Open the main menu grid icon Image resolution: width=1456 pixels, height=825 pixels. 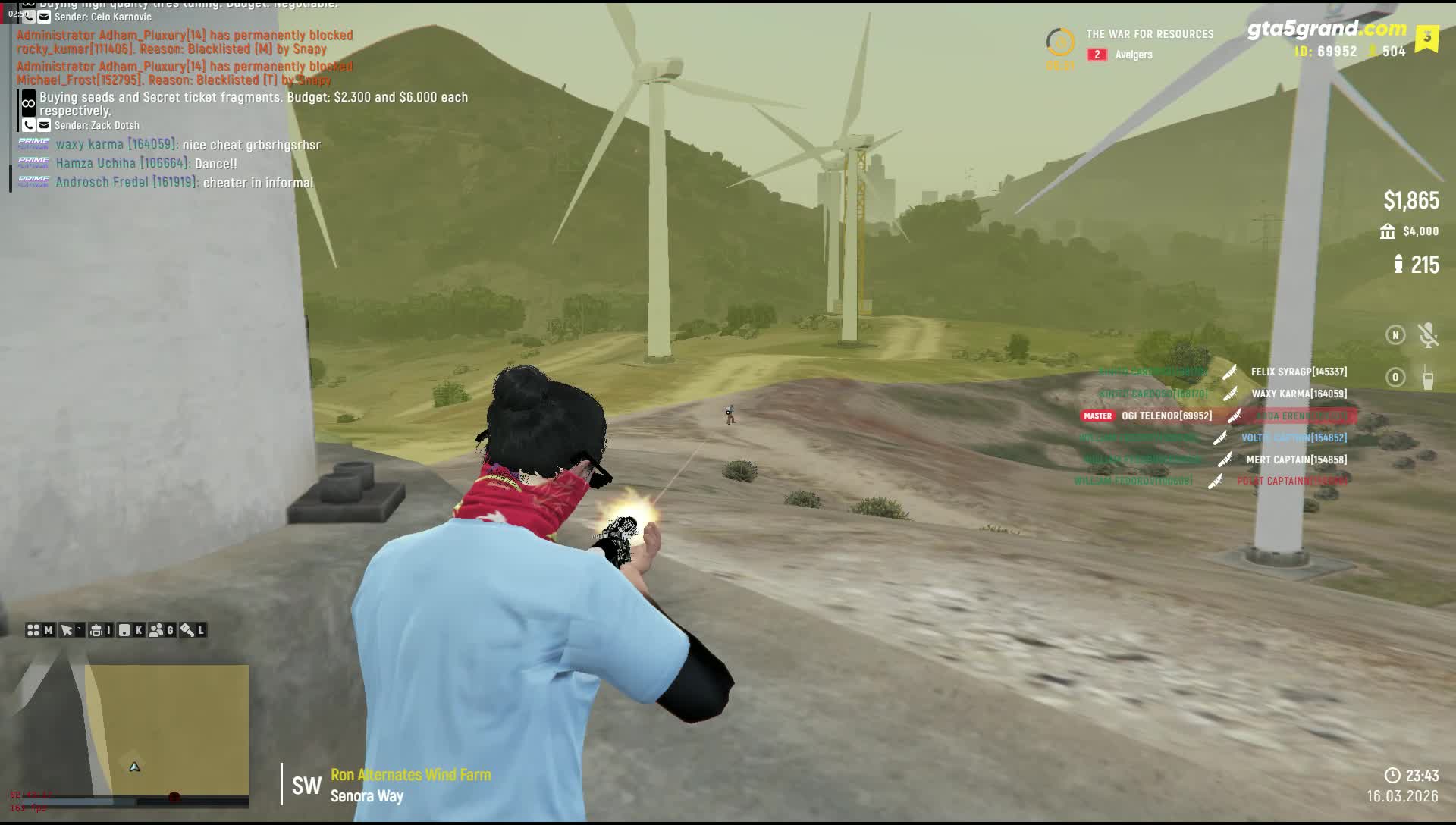[33, 630]
